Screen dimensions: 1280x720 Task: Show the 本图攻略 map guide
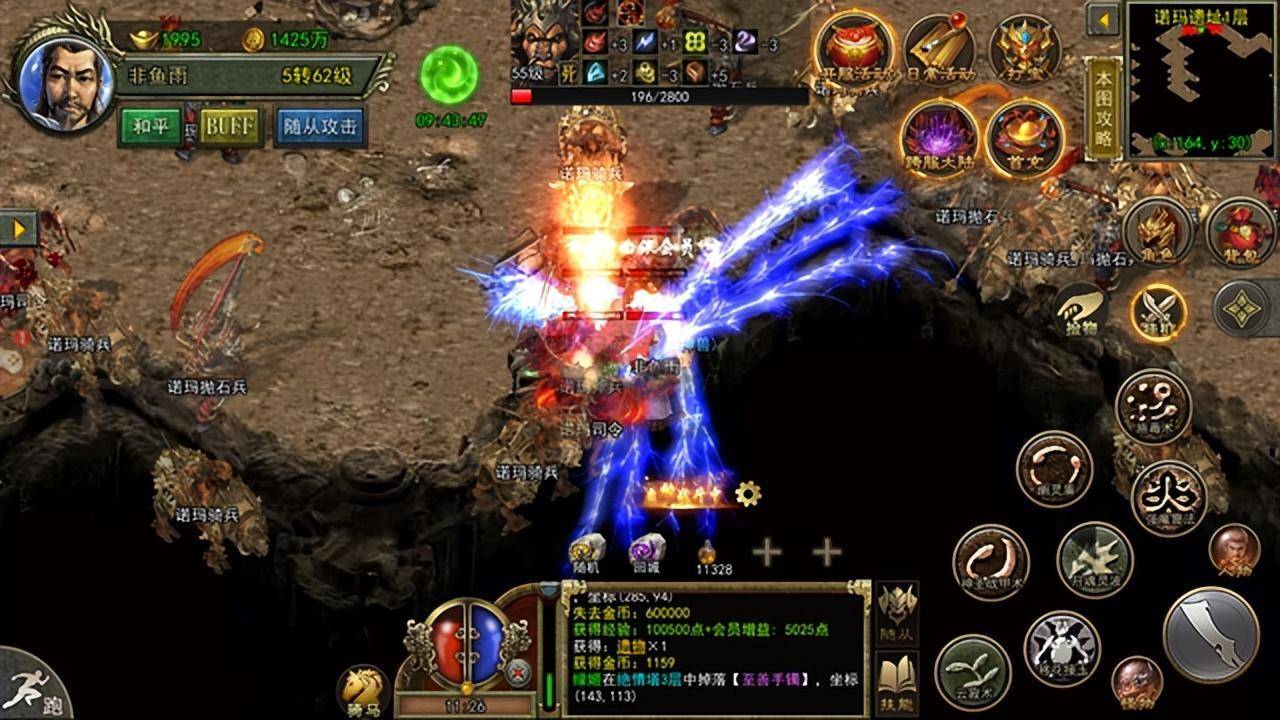point(1103,107)
